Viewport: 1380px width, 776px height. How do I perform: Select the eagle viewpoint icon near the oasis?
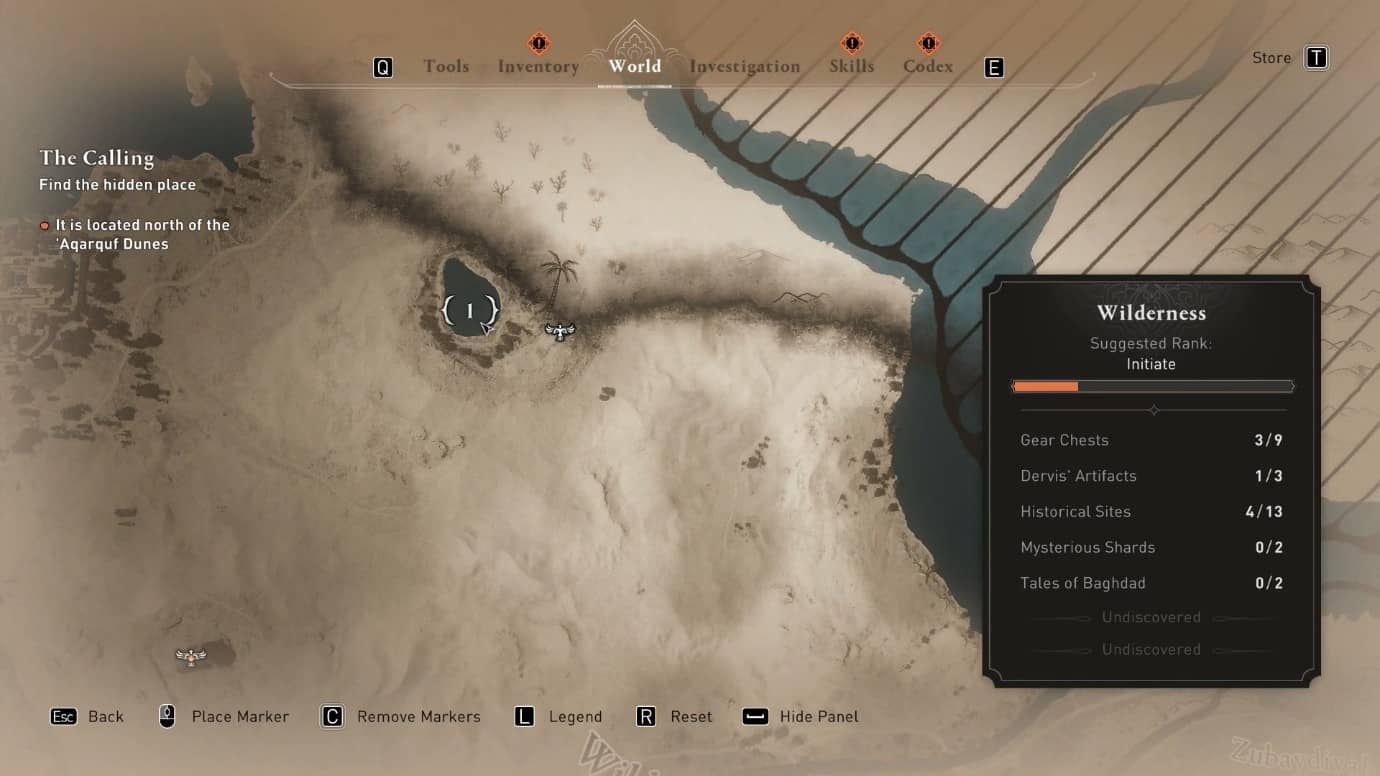pyautogui.click(x=560, y=331)
